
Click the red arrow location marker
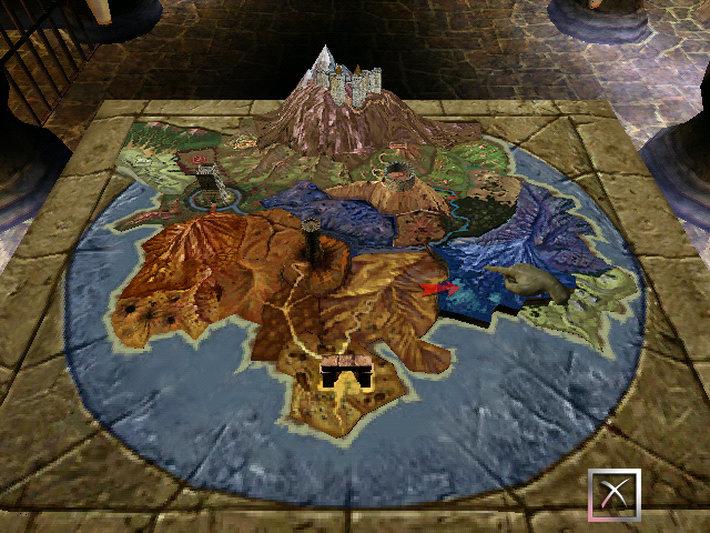click(438, 290)
